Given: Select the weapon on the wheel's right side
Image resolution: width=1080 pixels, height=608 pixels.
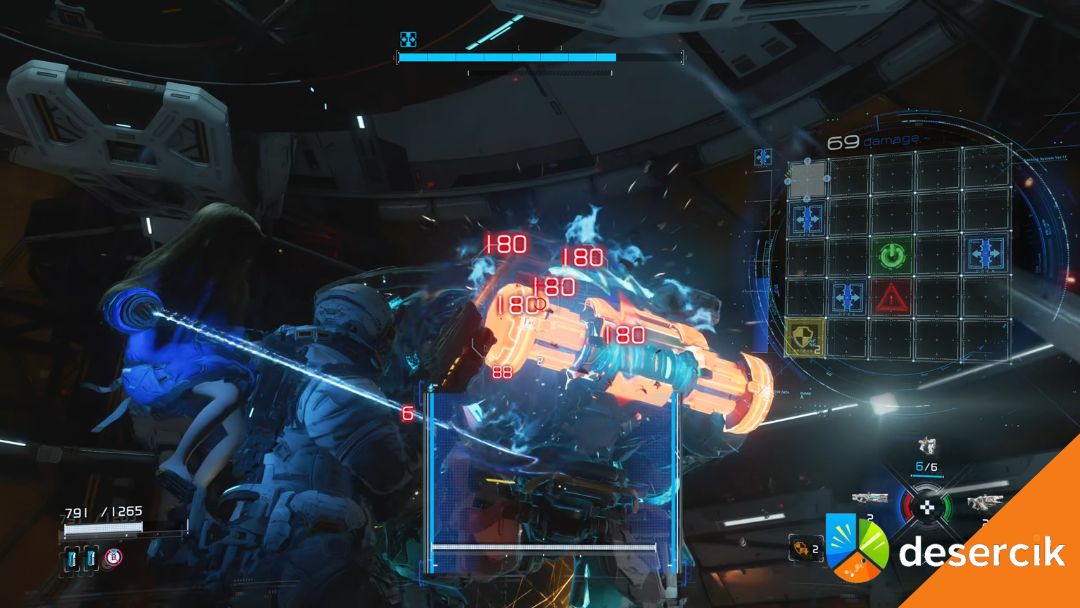Looking at the screenshot, I should [984, 503].
